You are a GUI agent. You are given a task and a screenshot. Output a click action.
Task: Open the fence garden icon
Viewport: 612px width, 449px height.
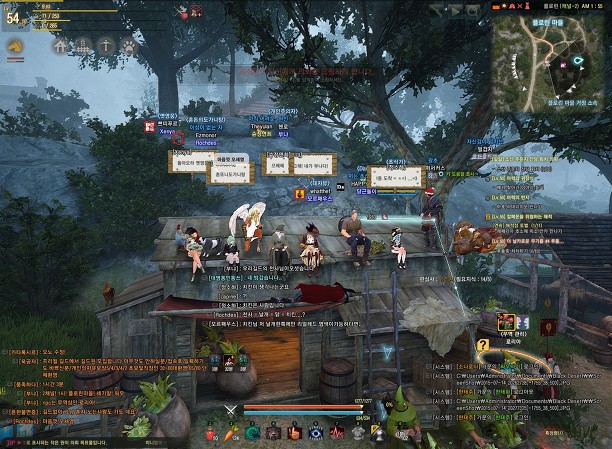84,45
